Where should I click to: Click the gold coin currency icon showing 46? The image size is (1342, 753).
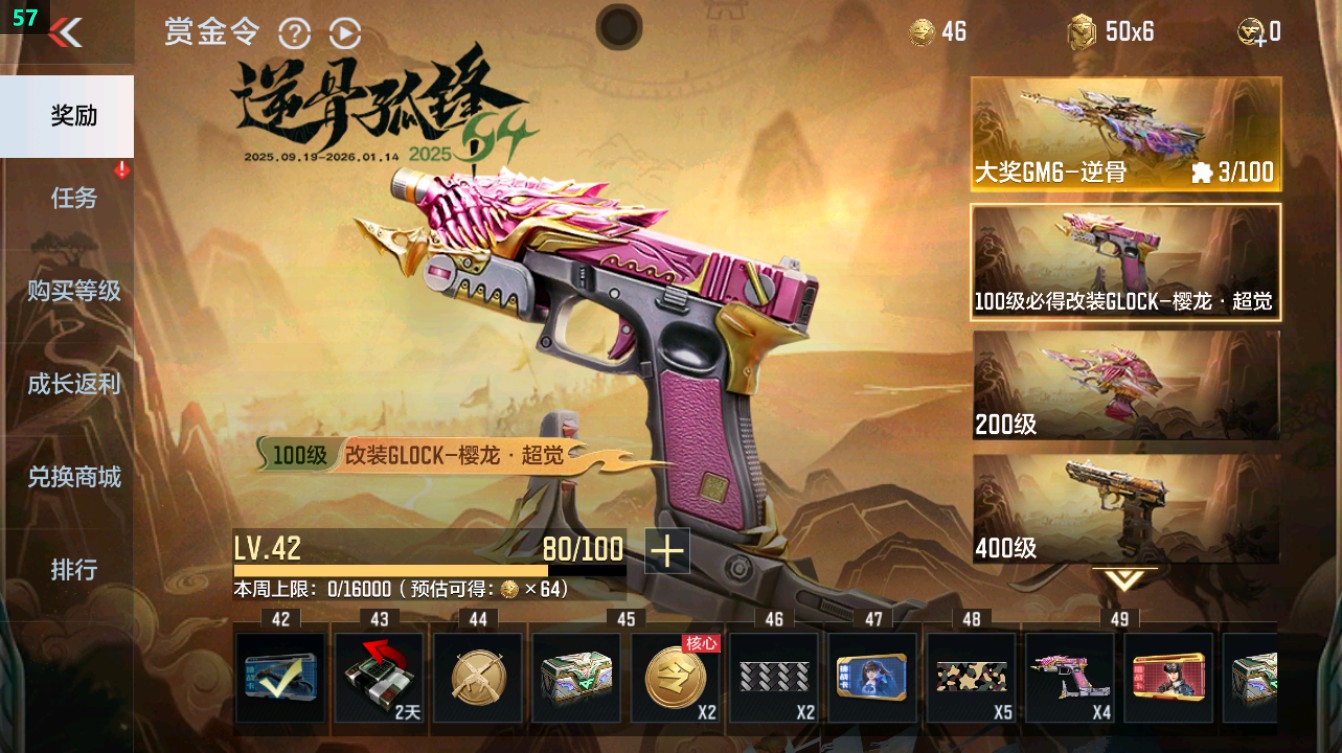pos(922,31)
